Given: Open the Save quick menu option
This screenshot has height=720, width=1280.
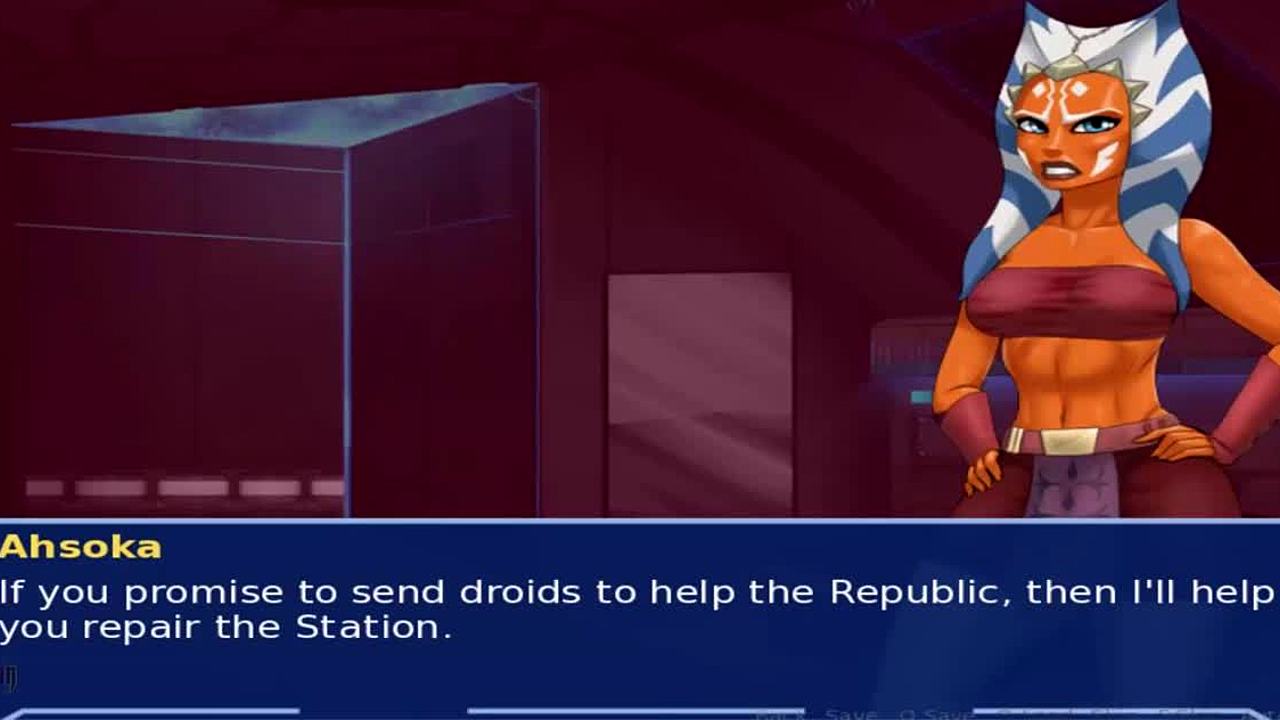Looking at the screenshot, I should tap(850, 714).
